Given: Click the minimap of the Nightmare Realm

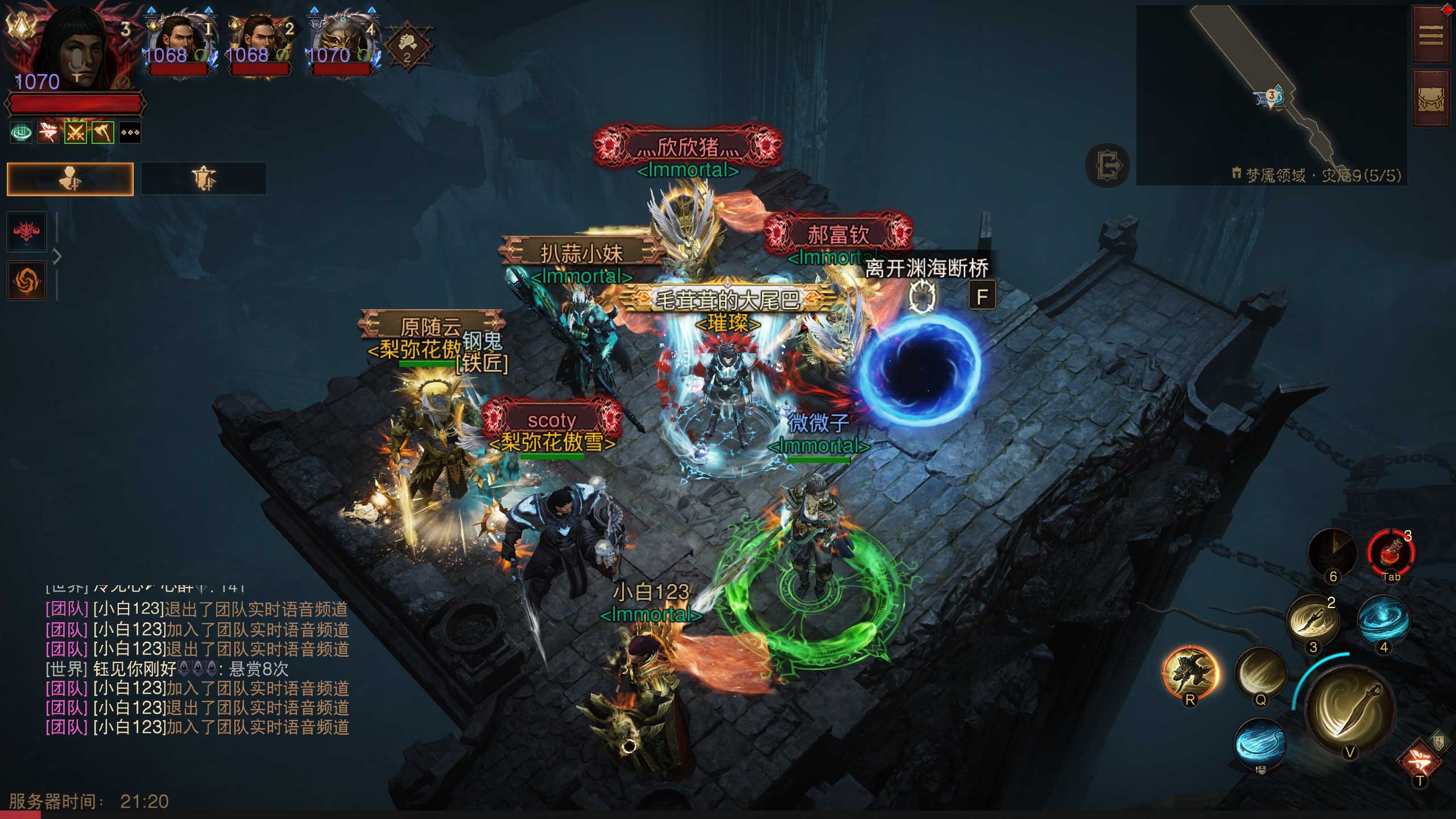Looking at the screenshot, I should pyautogui.click(x=1271, y=94).
